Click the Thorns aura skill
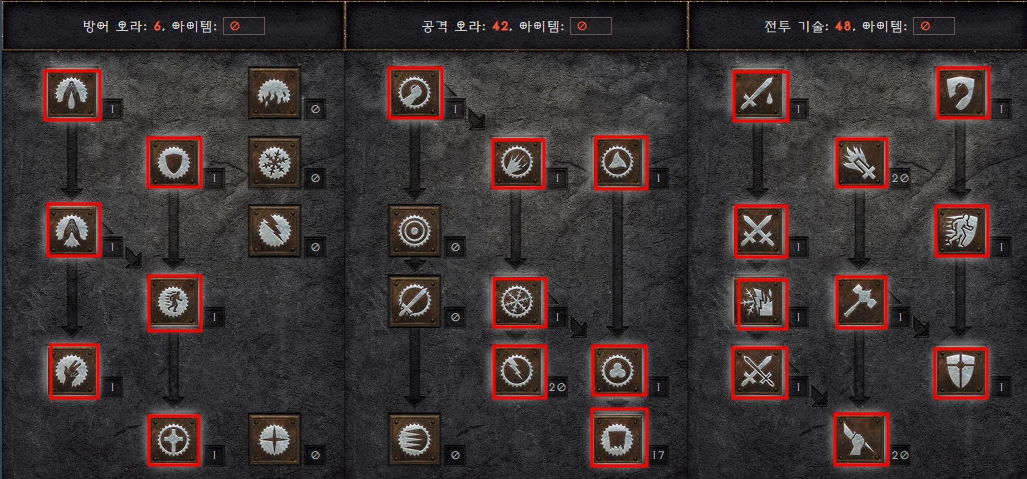This screenshot has height=479, width=1027. click(618, 163)
